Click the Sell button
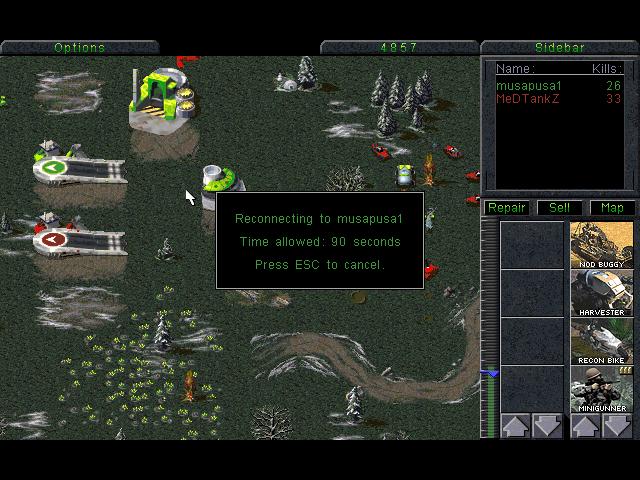This screenshot has width=640, height=480. point(559,208)
